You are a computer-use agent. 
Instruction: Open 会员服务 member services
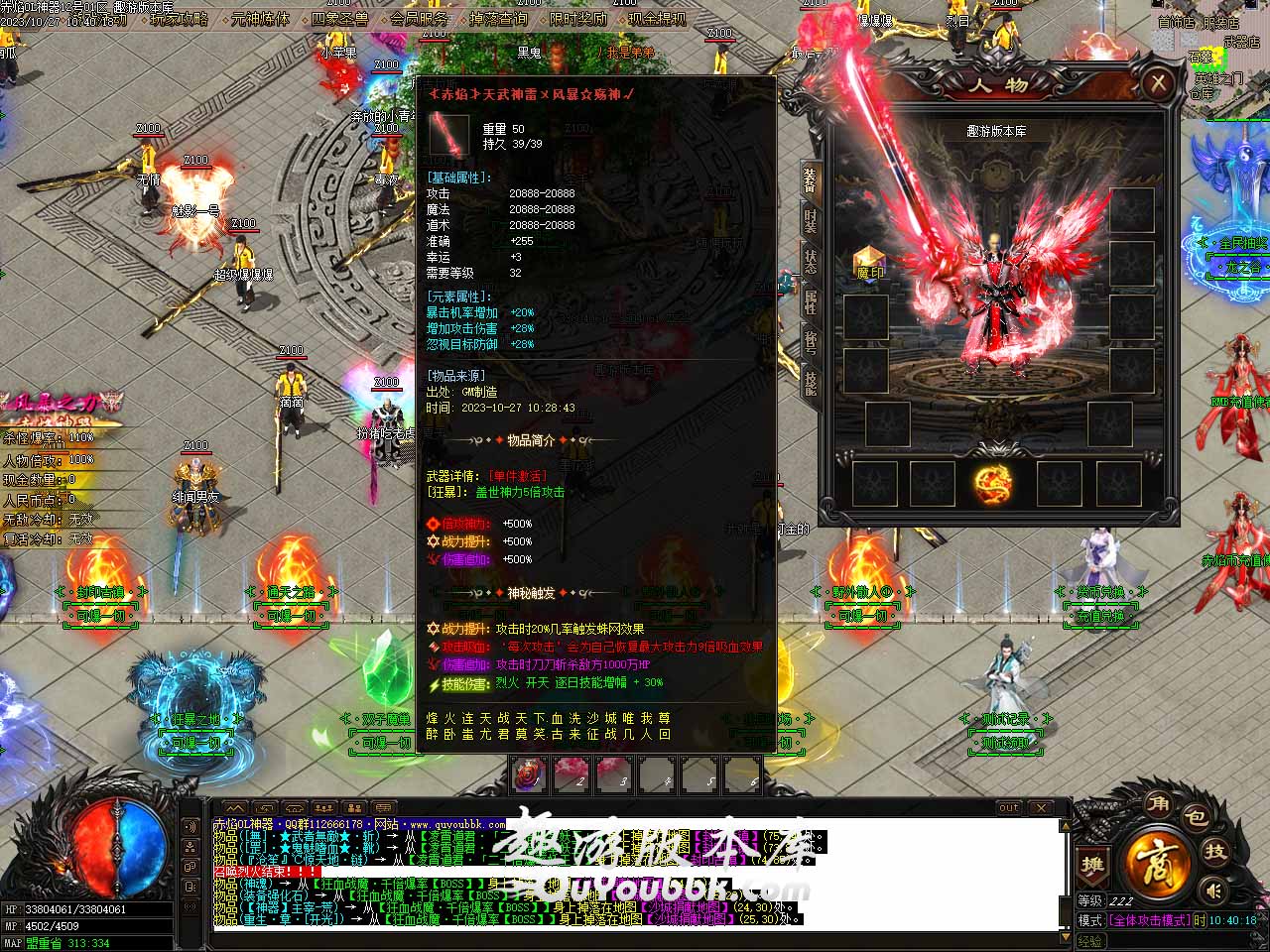coord(419,18)
